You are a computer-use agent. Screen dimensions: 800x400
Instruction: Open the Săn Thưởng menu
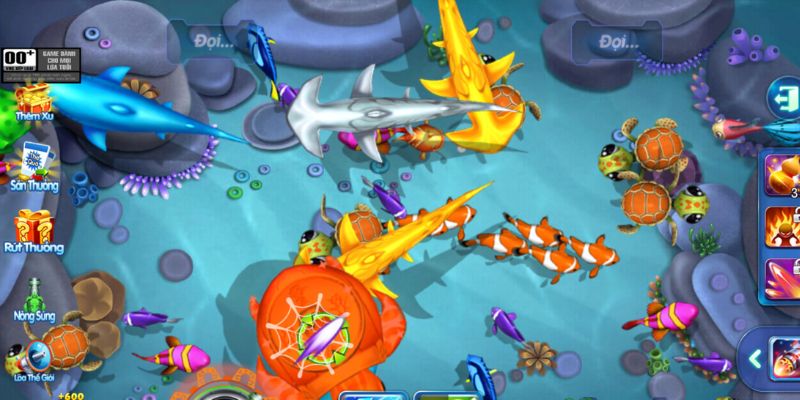coord(32,161)
